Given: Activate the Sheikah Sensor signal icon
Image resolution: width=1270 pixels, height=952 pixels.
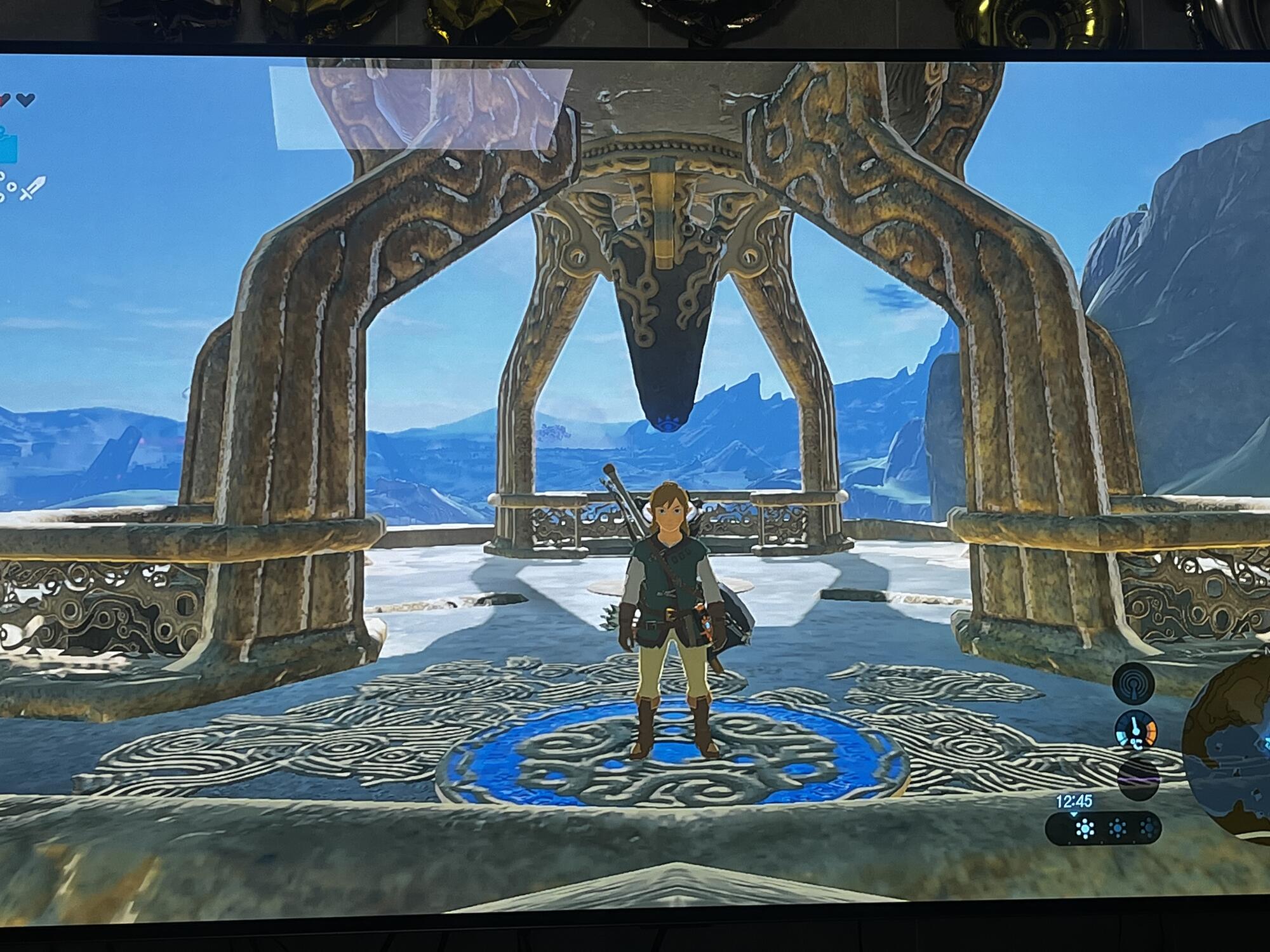Looking at the screenshot, I should (1134, 684).
